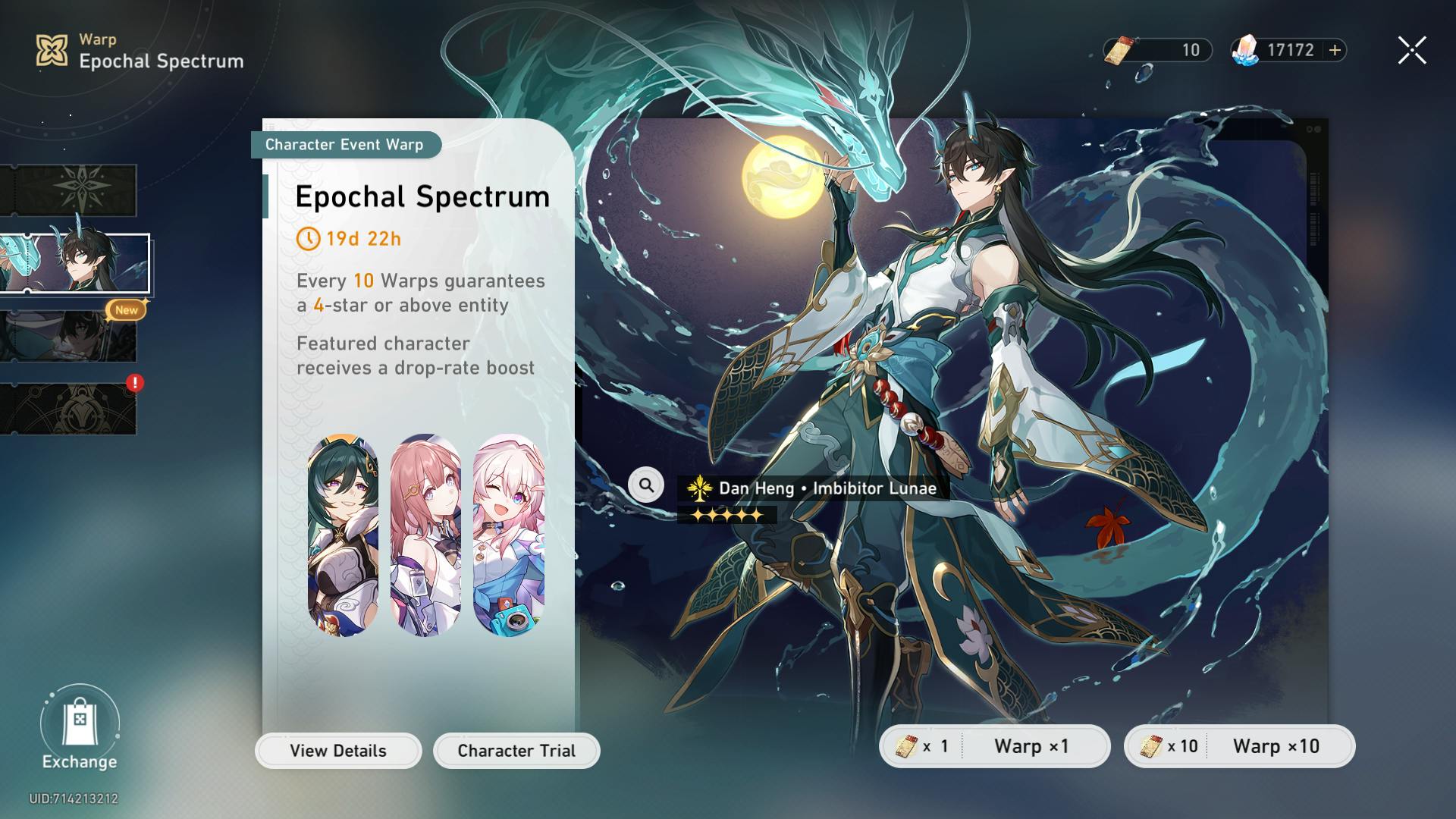
Task: Perform a Warp ×10 pull
Action: click(1239, 746)
